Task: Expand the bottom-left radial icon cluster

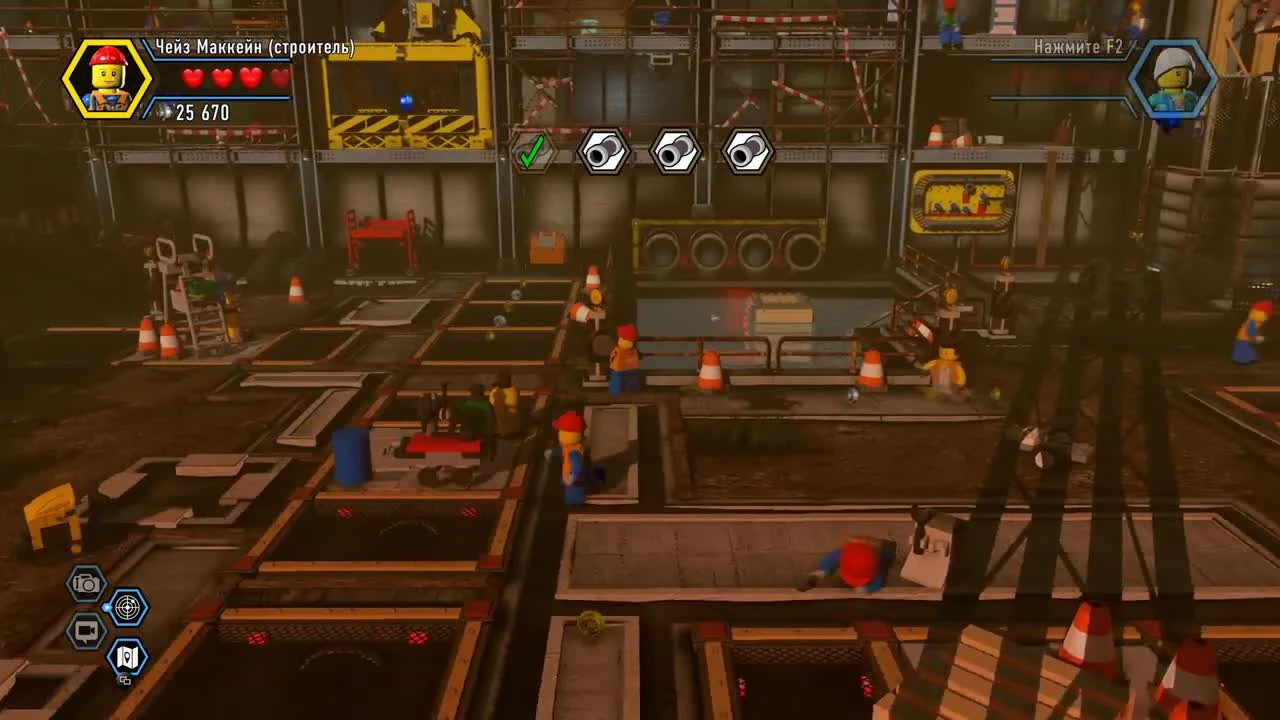Action: (x=108, y=630)
